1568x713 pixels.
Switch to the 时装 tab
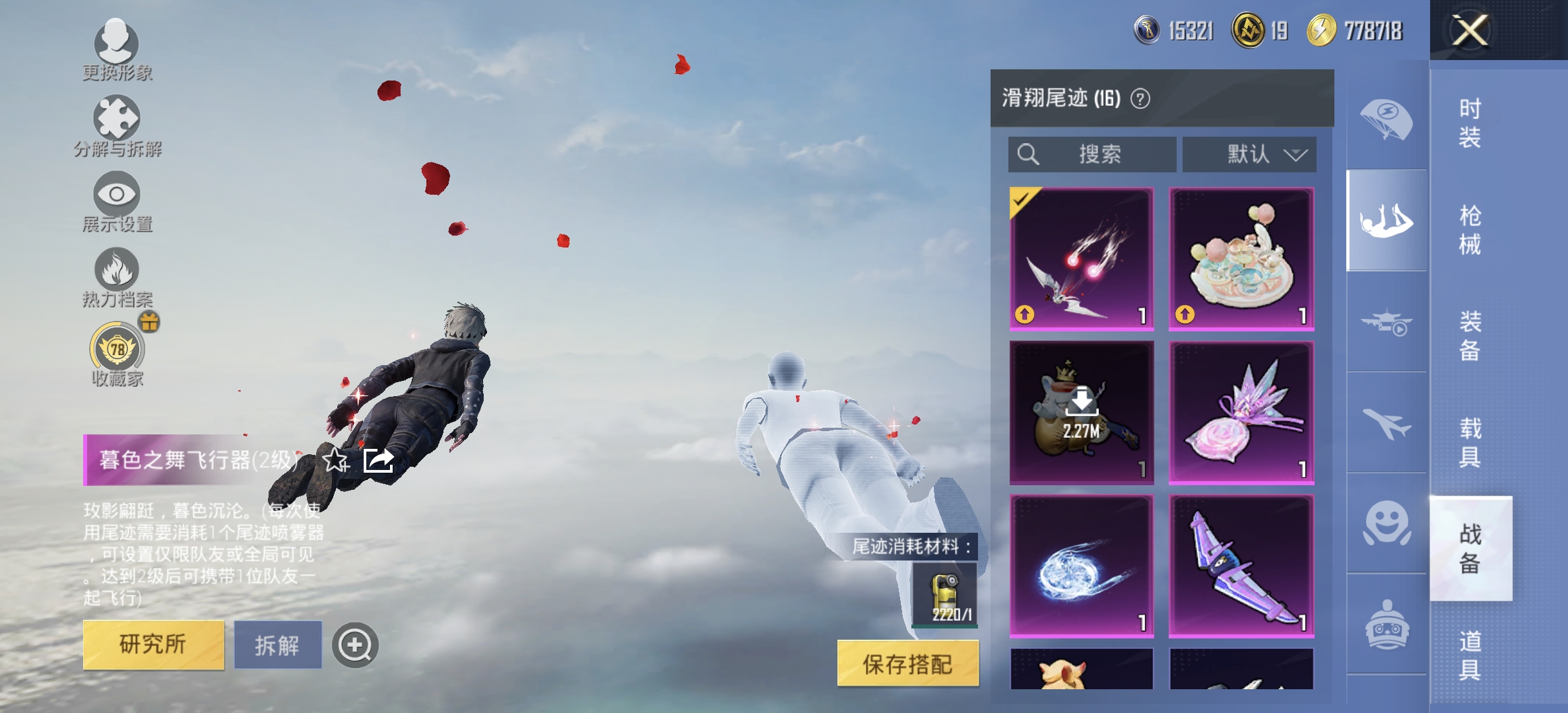(x=1470, y=123)
